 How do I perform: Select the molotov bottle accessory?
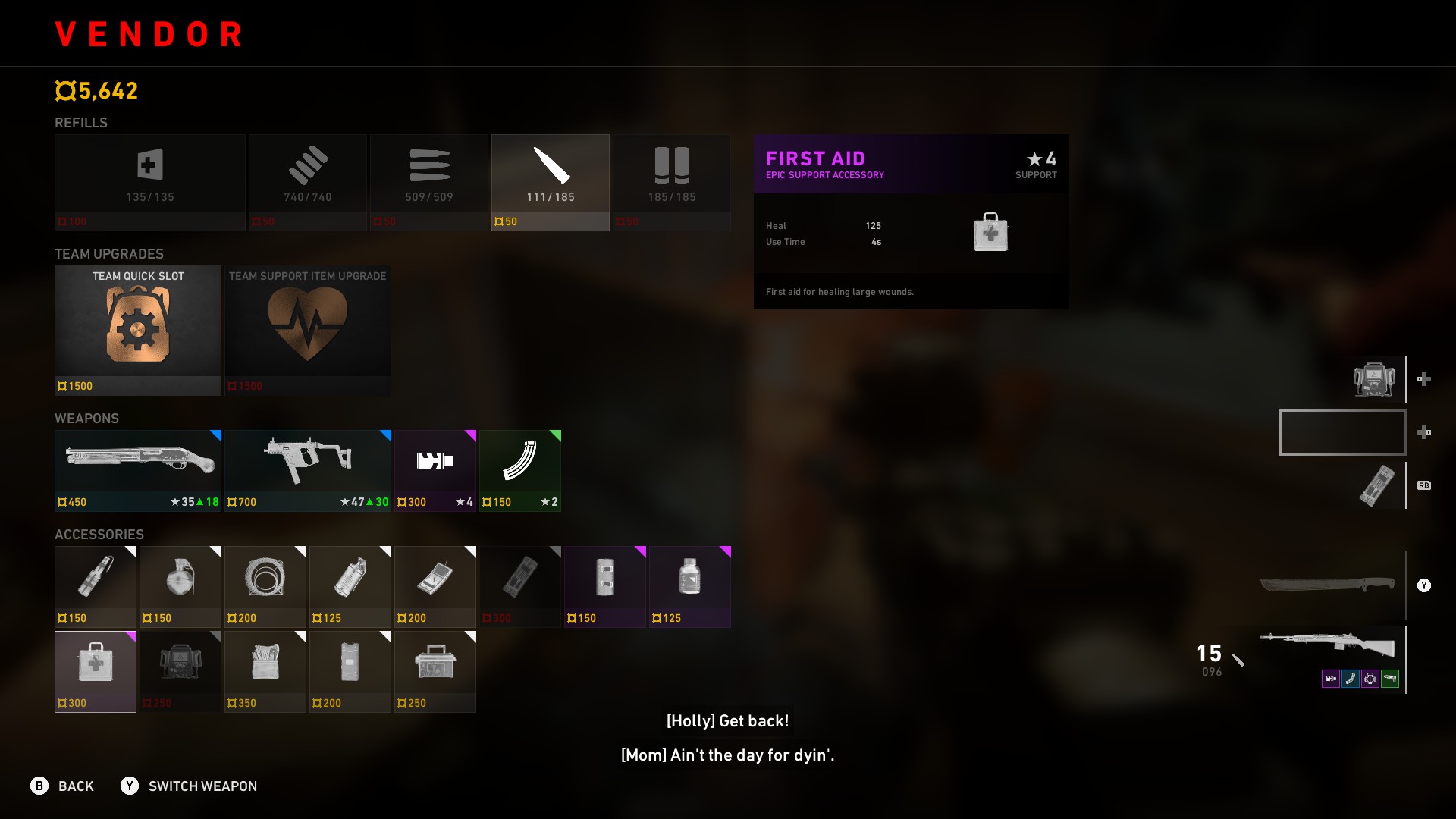point(96,586)
